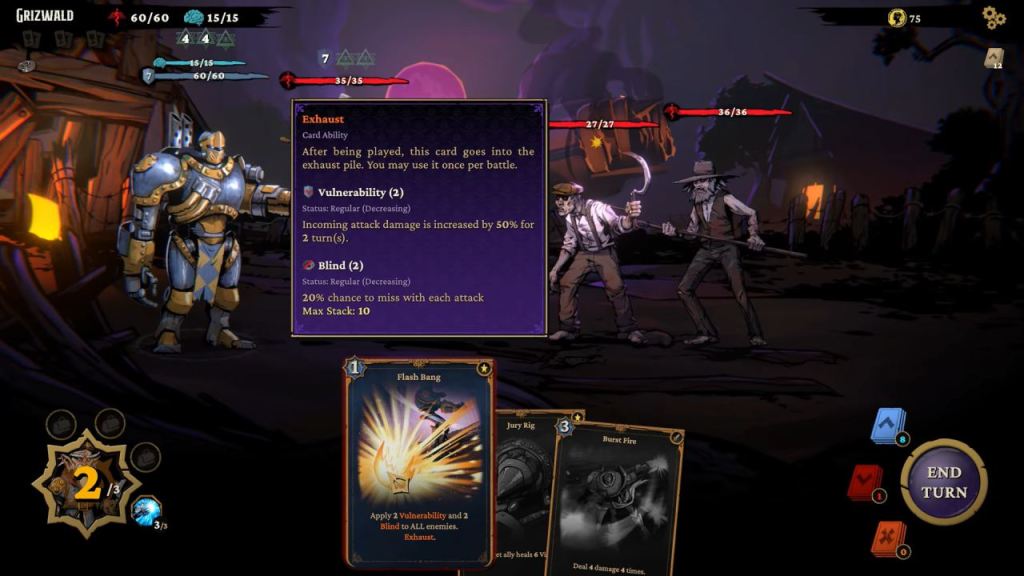End the current turn

click(x=943, y=482)
